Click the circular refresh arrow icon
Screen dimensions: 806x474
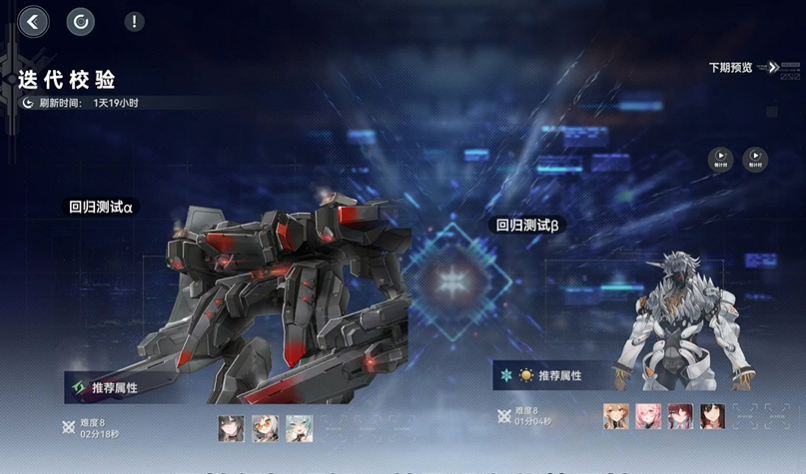81,21
